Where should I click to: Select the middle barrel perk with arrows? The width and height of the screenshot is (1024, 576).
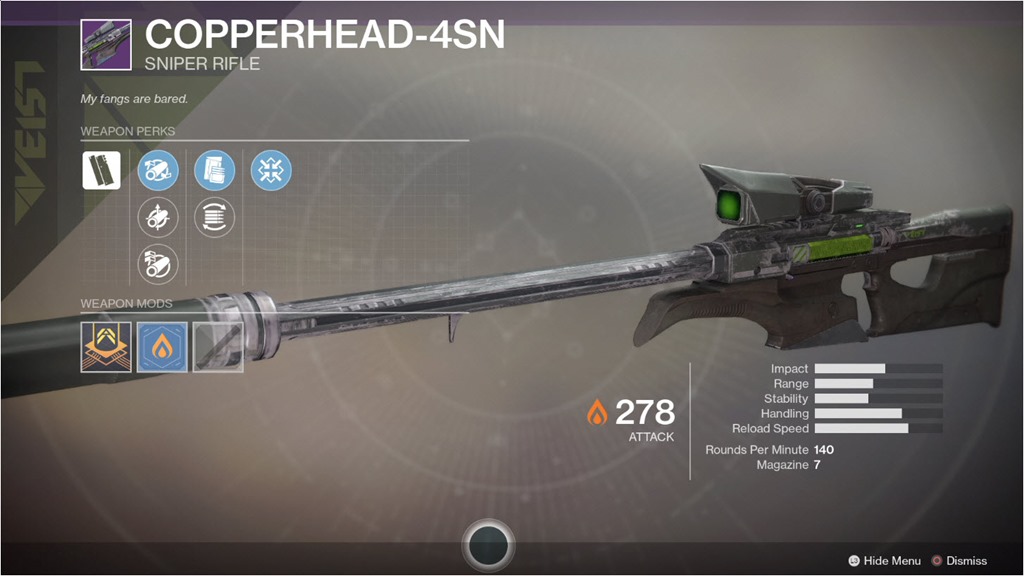point(158,217)
